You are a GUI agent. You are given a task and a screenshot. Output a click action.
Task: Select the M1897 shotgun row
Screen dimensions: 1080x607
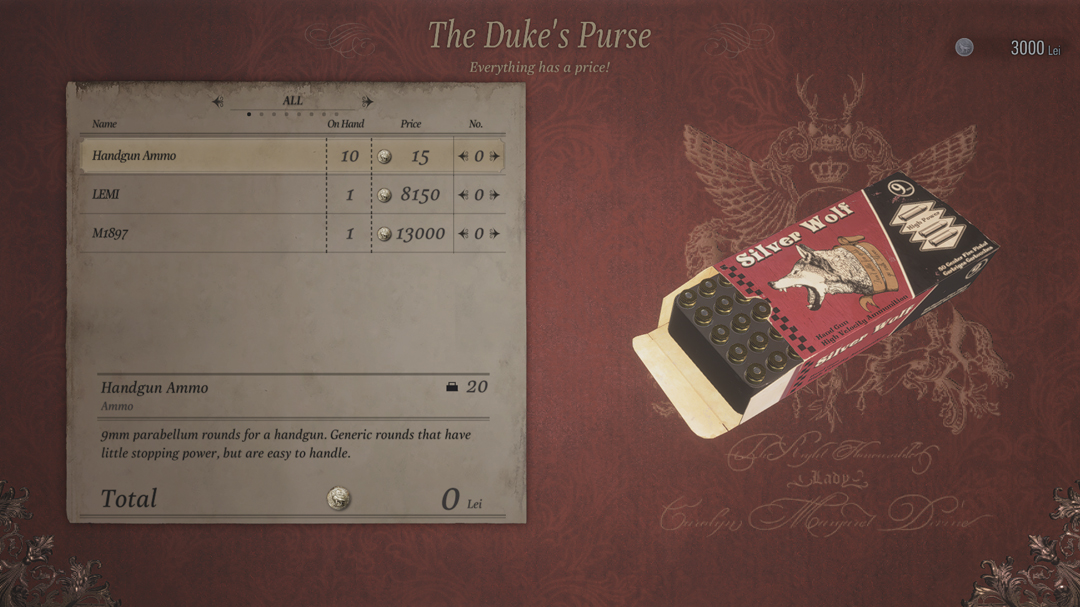click(200, 234)
